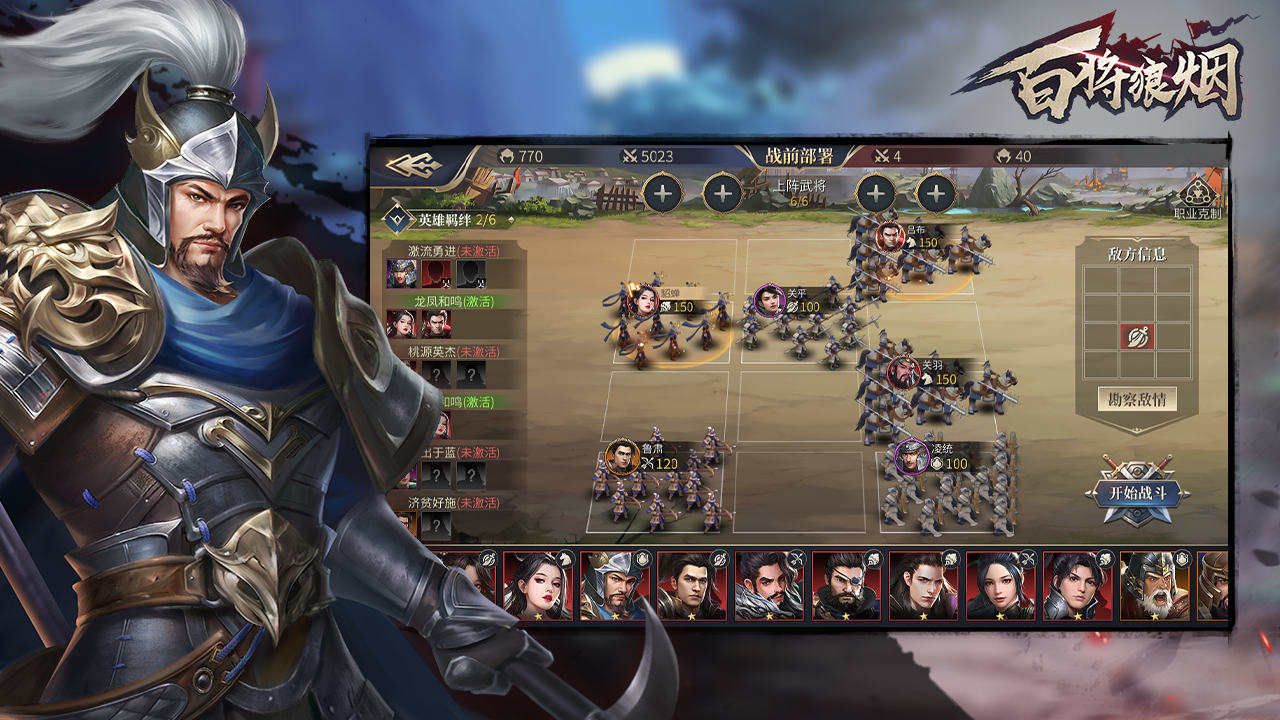Start the battle with 开始战斗
Viewport: 1280px width, 720px height.
1135,493
